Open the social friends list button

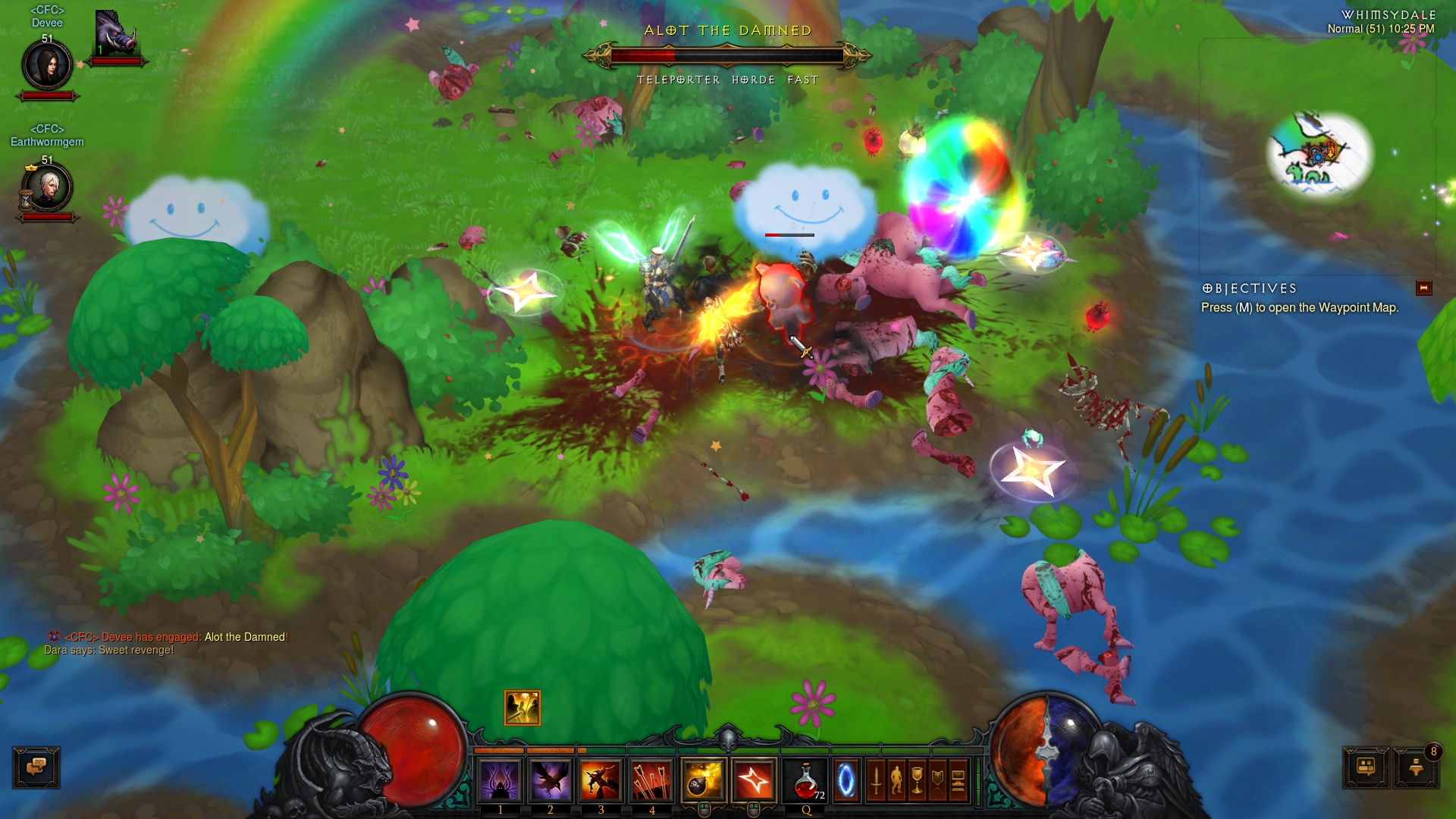1366,767
